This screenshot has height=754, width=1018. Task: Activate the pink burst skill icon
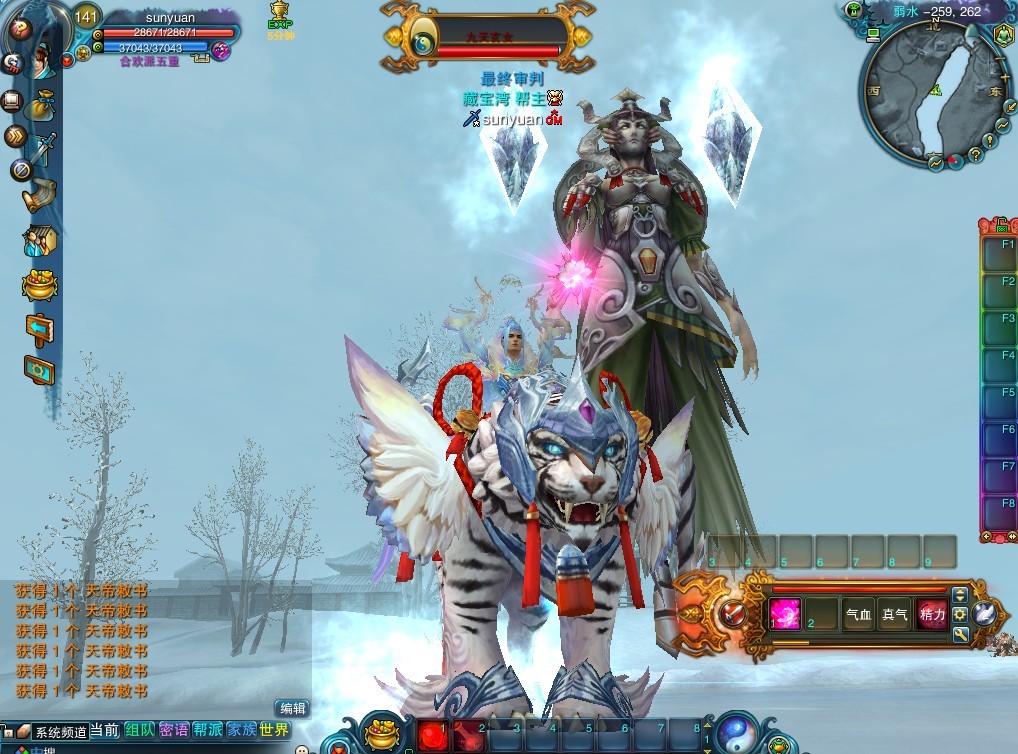pos(784,613)
